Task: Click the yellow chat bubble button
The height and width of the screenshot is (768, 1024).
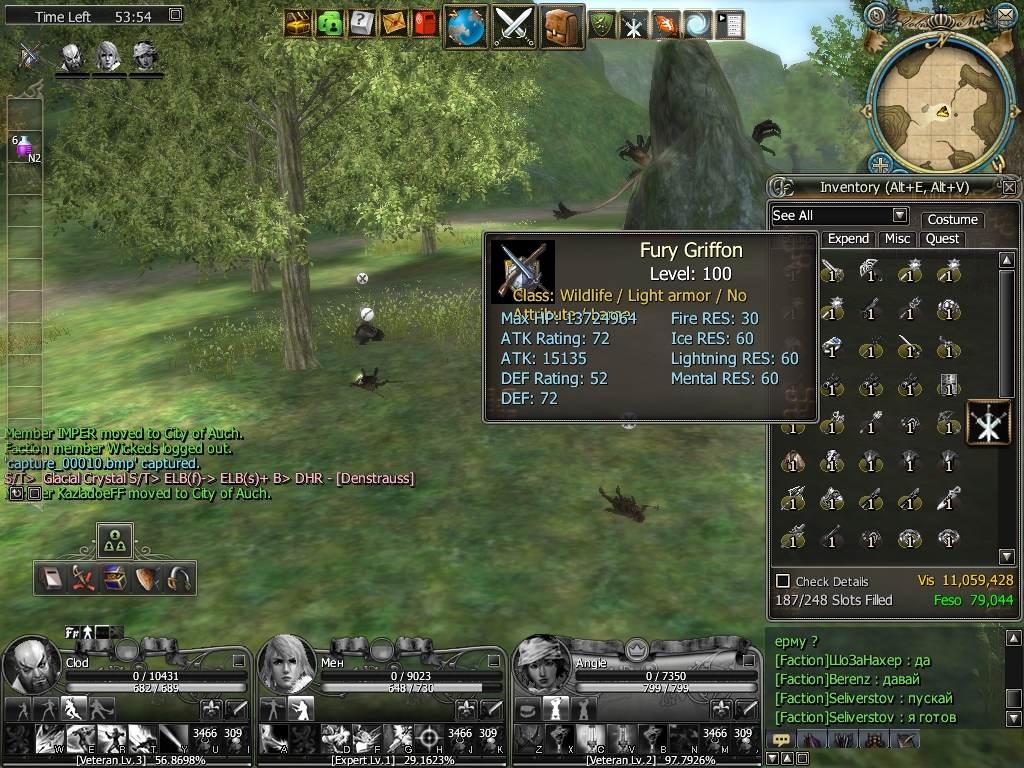Action: coord(782,740)
